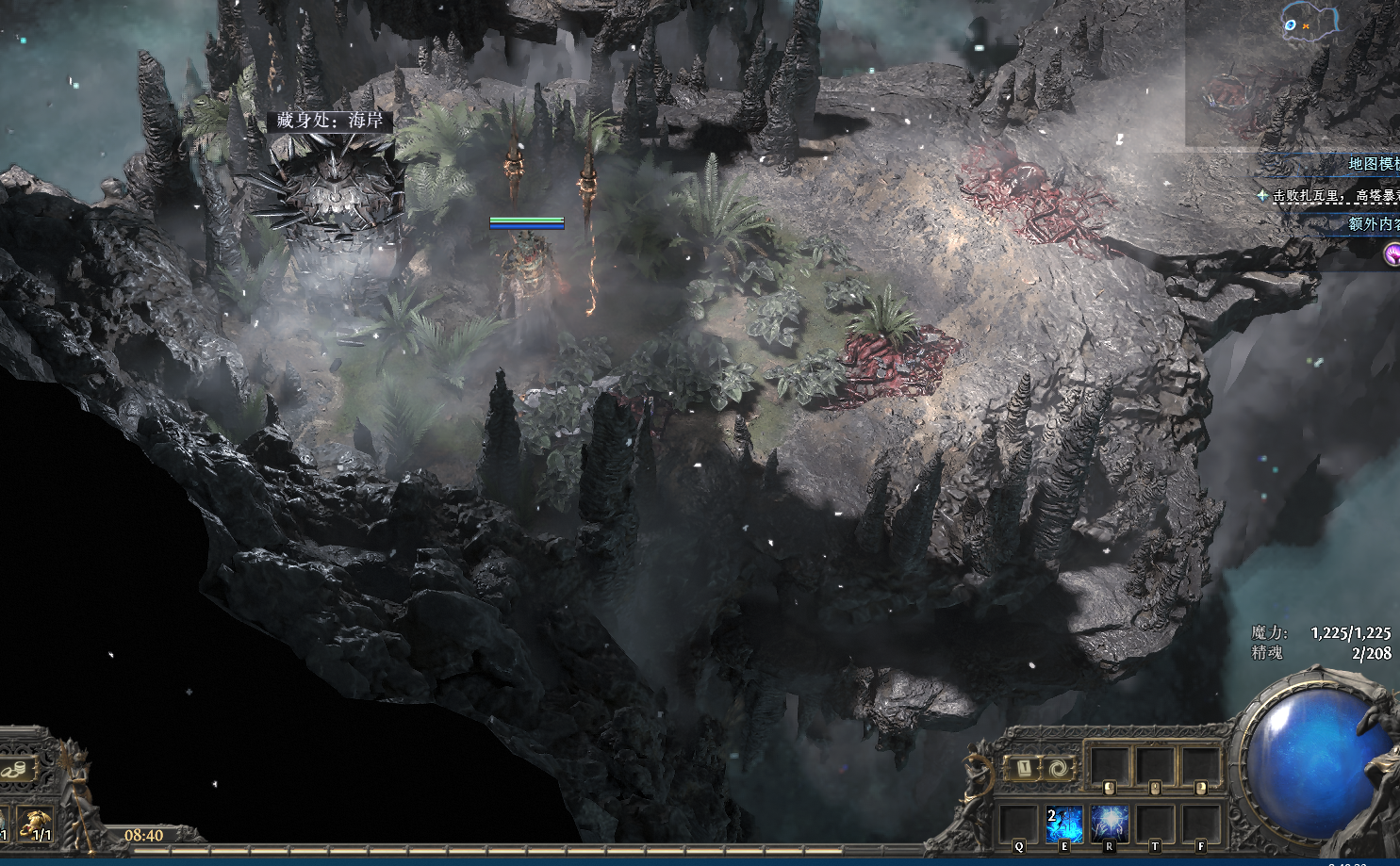Select the 藏身处：海岸 hideout label

(x=330, y=121)
